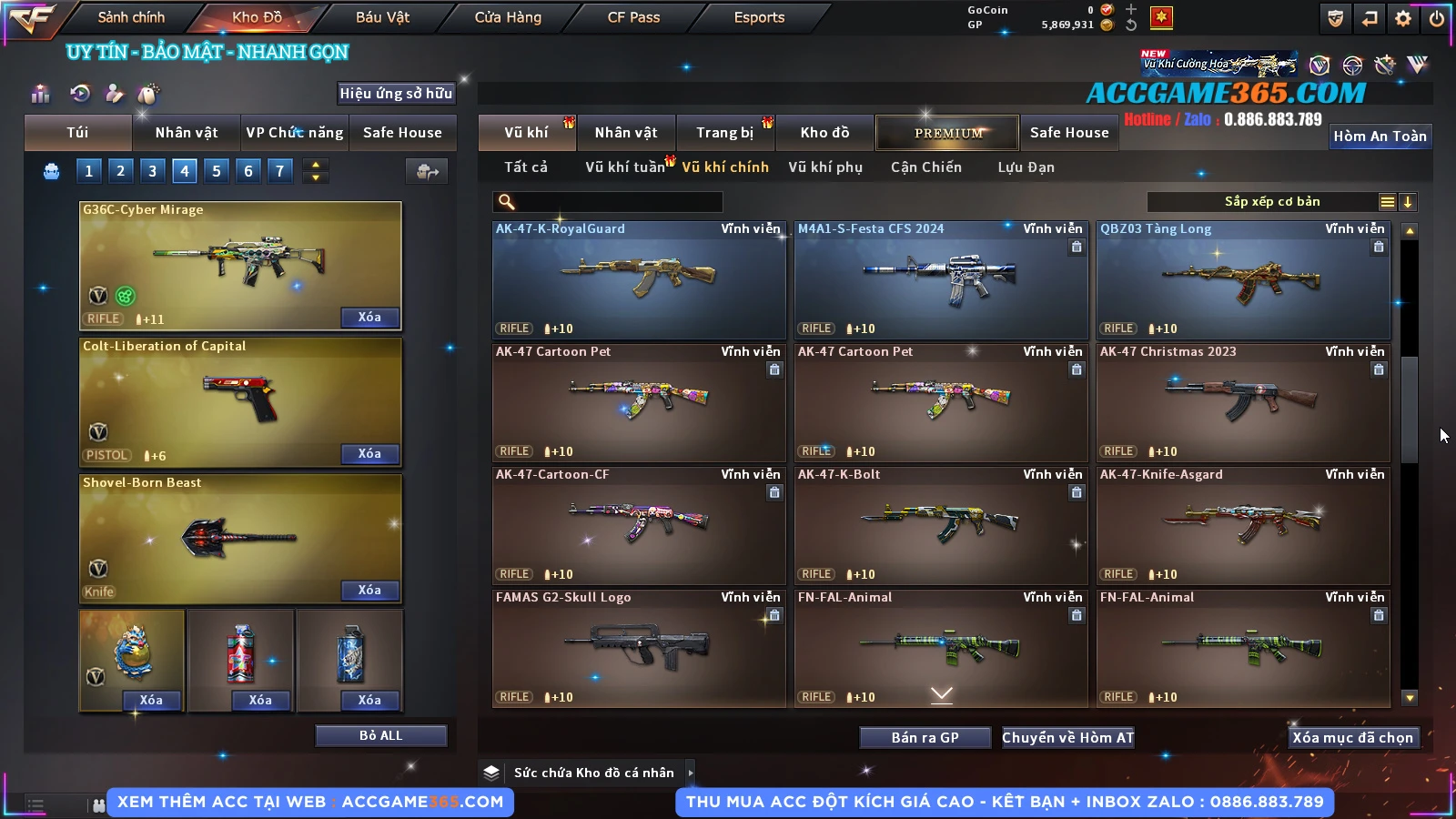
Task: Sell item with Bán ra GP
Action: click(x=925, y=737)
